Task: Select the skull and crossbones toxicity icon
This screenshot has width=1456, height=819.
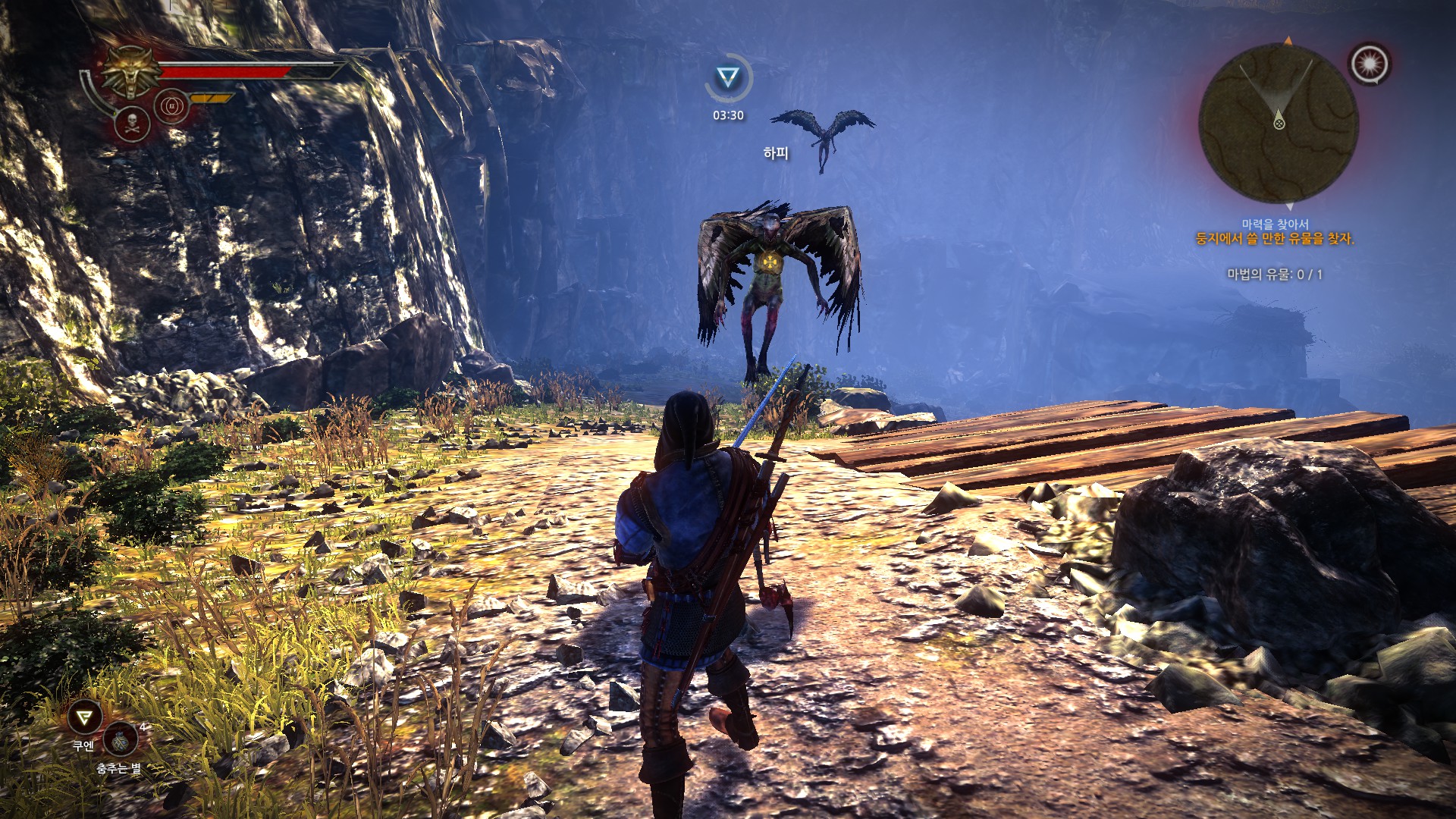Action: click(x=131, y=124)
